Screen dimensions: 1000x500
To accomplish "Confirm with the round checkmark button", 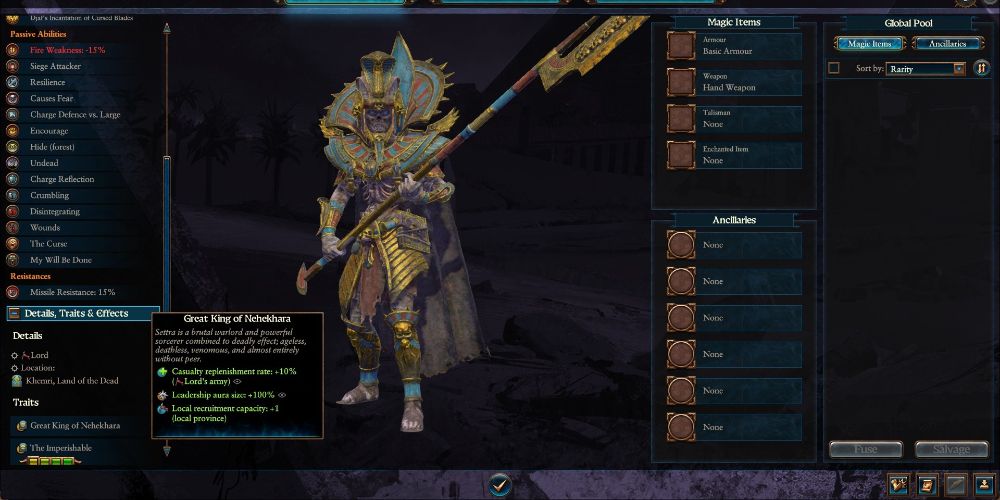I will pyautogui.click(x=500, y=485).
